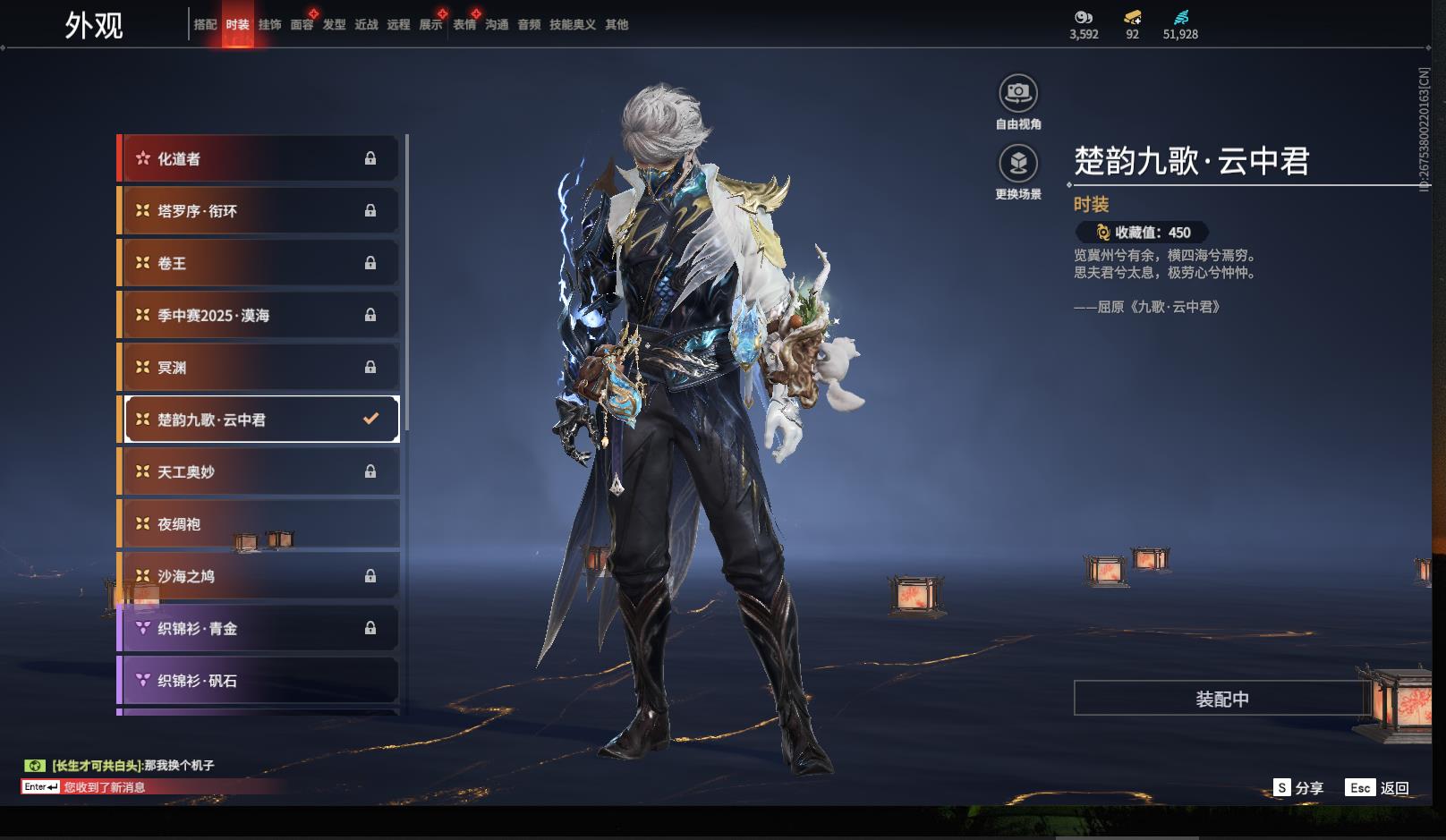Image resolution: width=1446 pixels, height=840 pixels.
Task: Pick the 卷王 outfit row
Action: coord(259,263)
